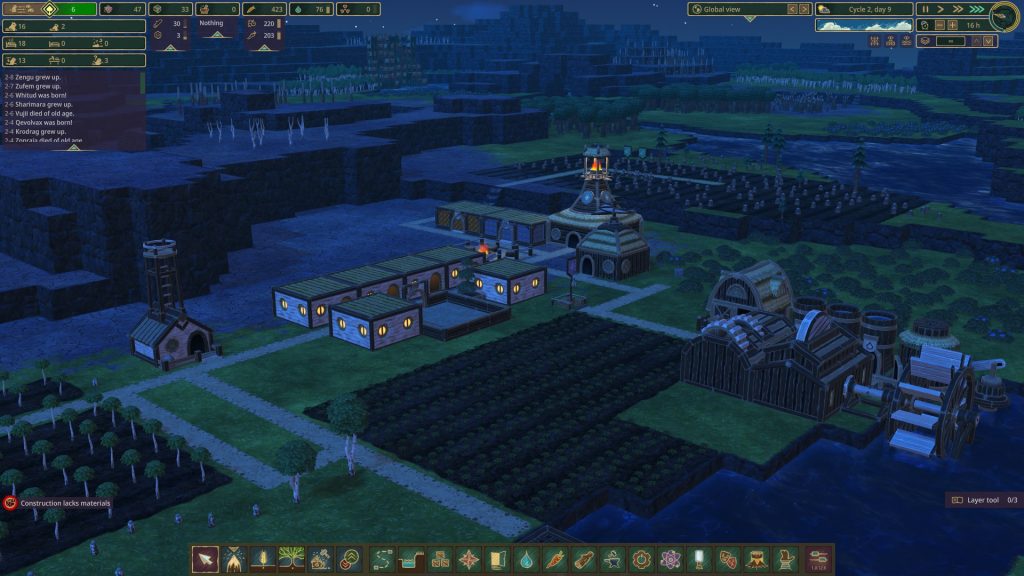Open the wood log building category
The height and width of the screenshot is (576, 1024).
pos(583,559)
